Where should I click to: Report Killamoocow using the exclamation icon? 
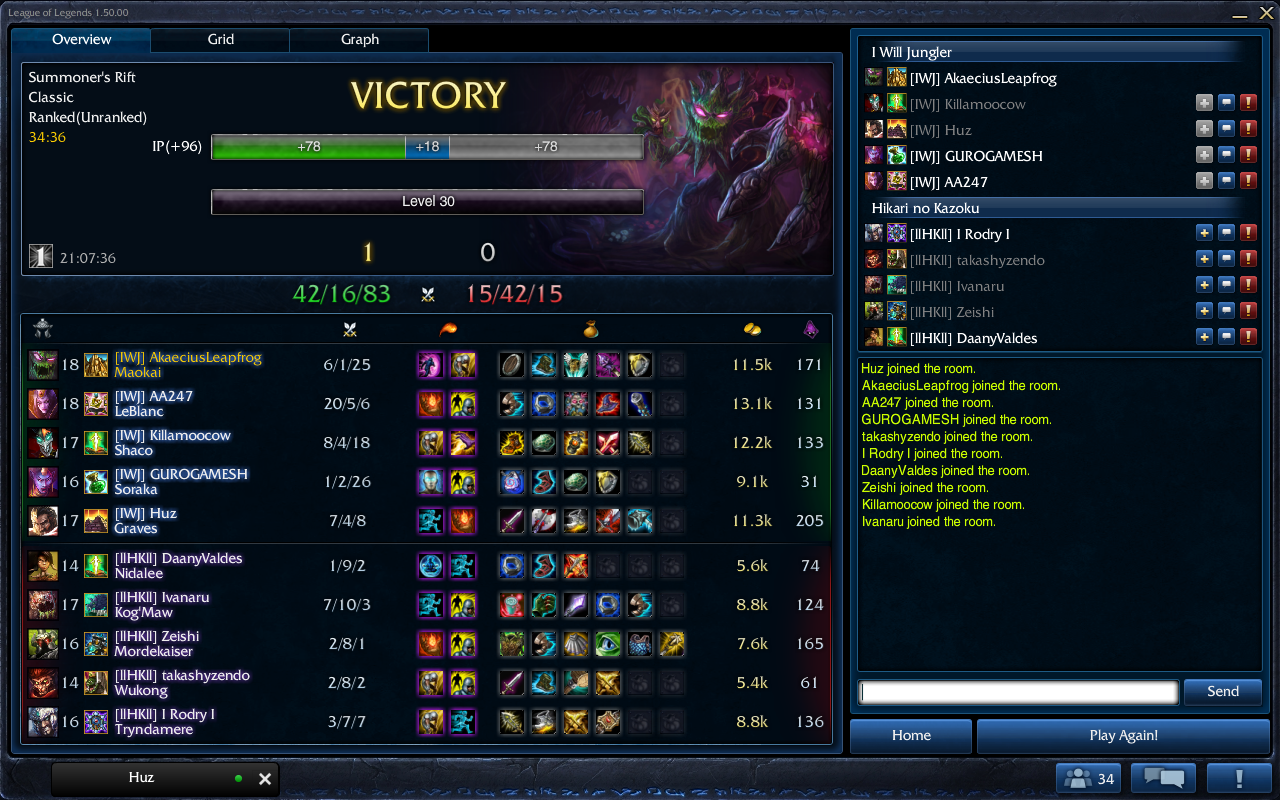(1248, 102)
